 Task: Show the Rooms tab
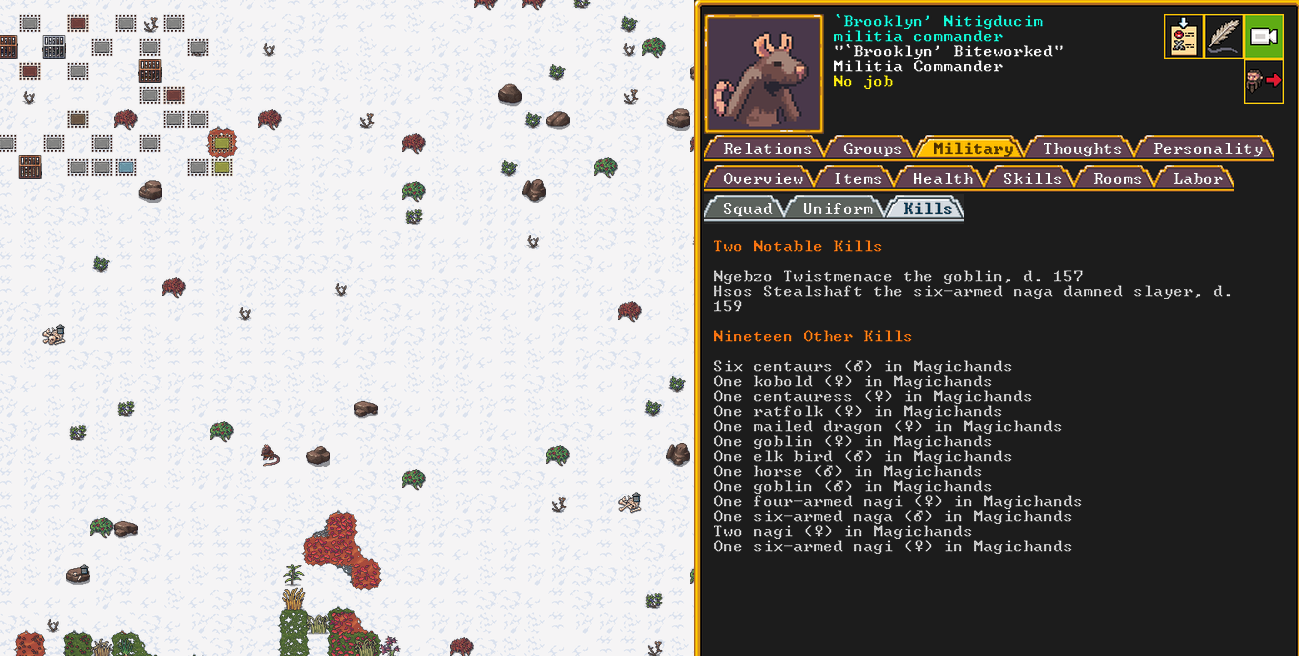[1117, 178]
